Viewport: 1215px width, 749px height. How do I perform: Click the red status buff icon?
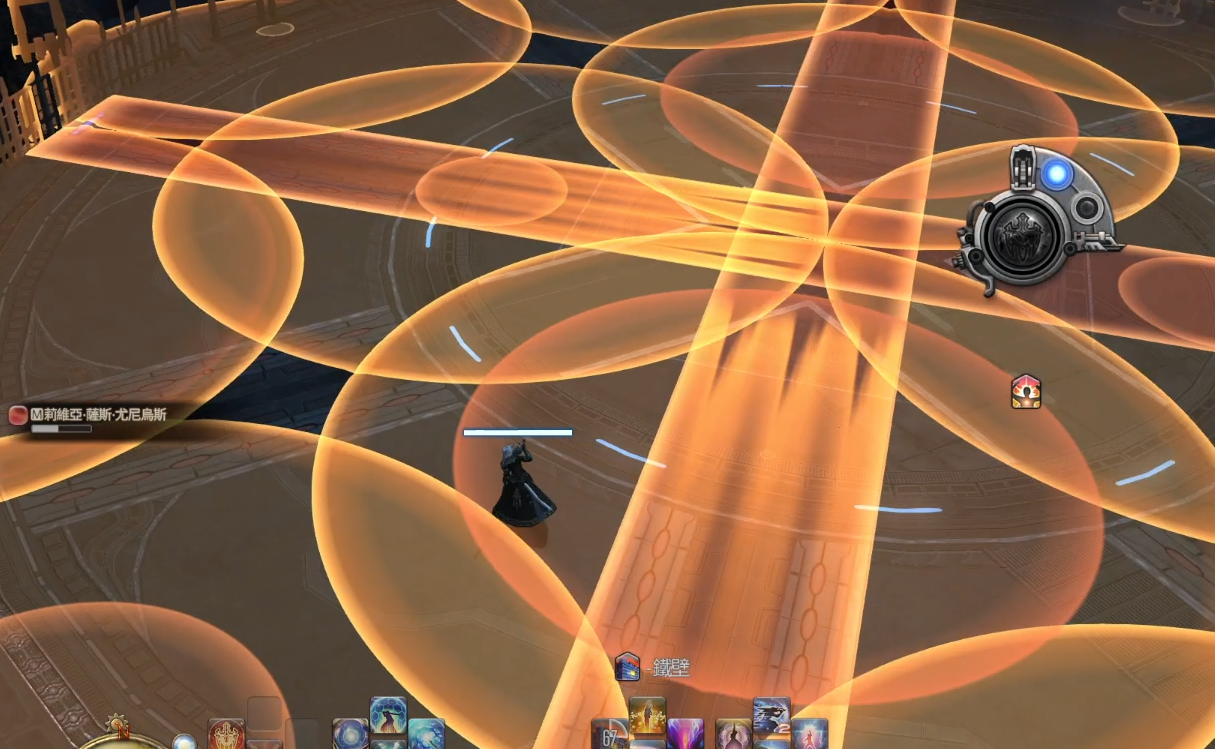(1026, 391)
